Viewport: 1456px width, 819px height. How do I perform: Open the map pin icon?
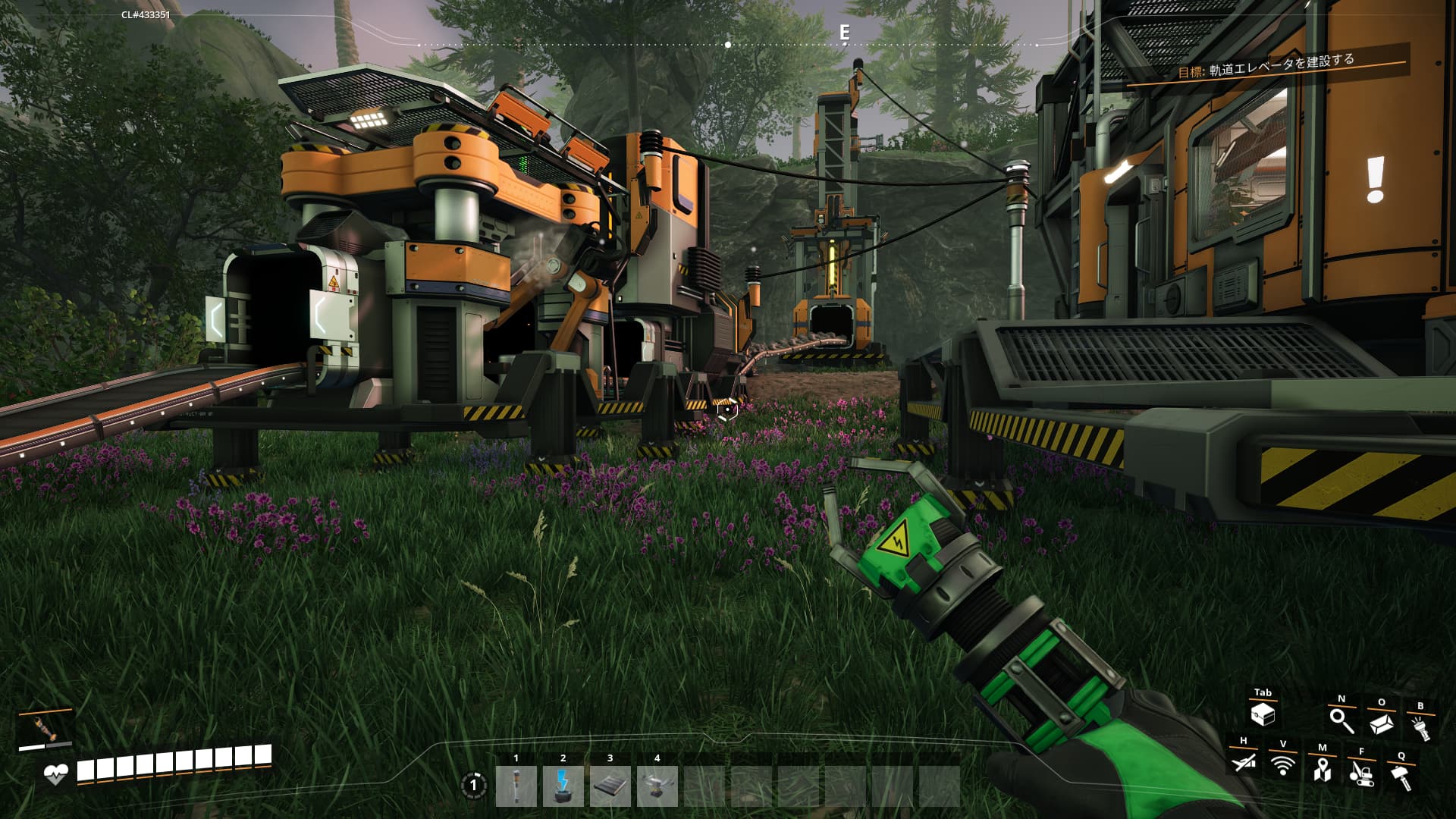1323,769
